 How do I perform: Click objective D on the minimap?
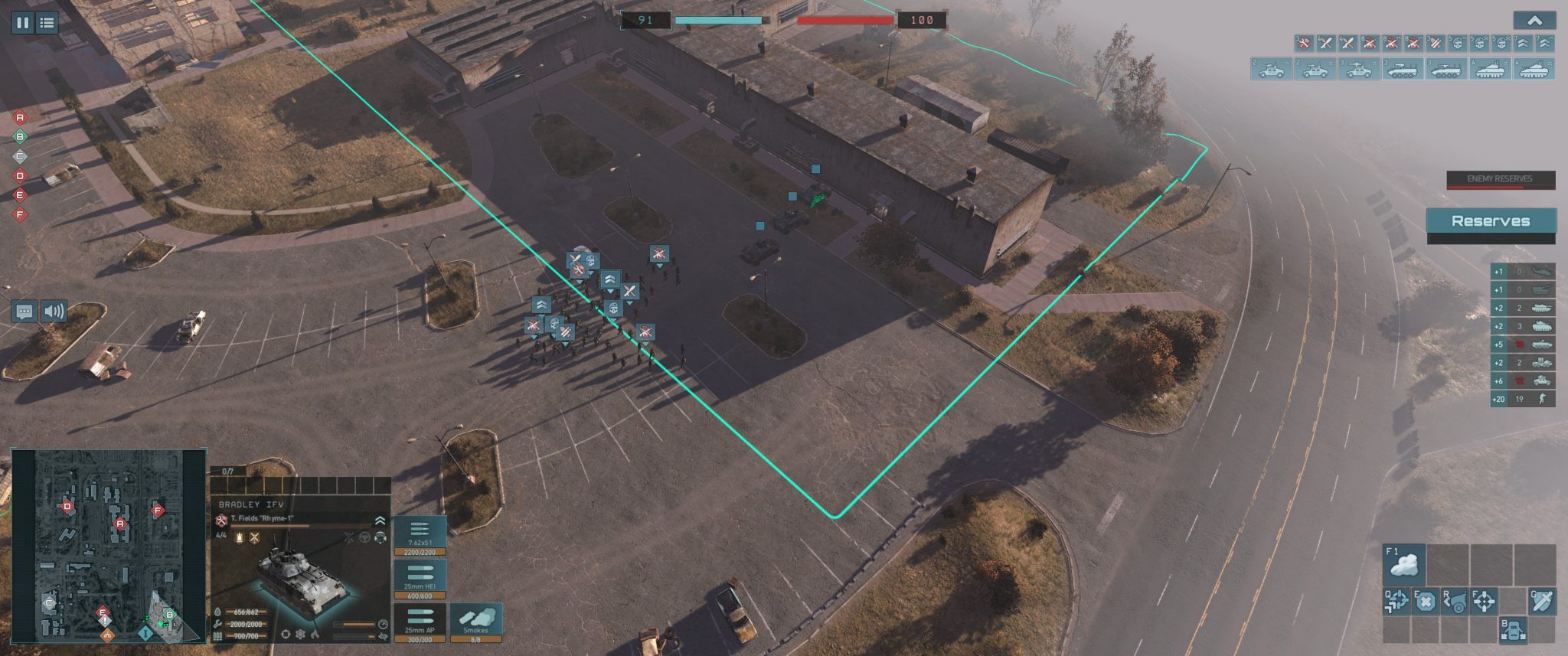[x=67, y=506]
